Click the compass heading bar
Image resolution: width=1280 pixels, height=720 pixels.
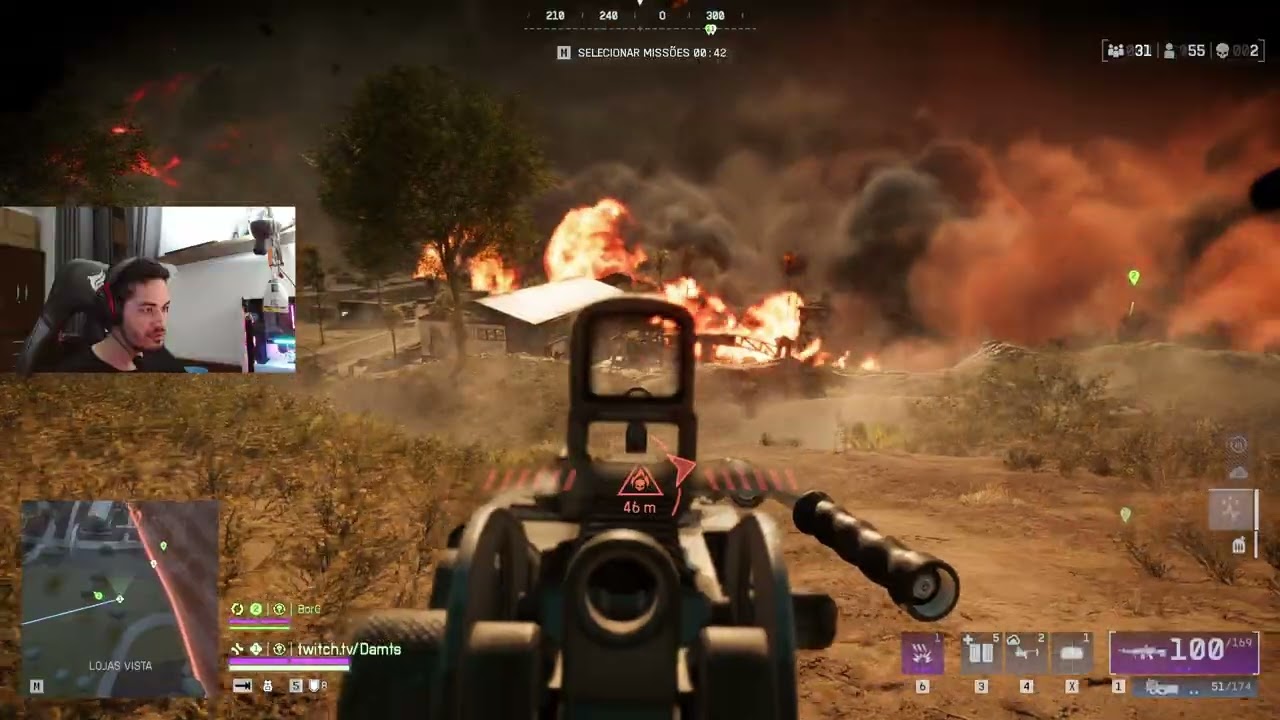640,17
